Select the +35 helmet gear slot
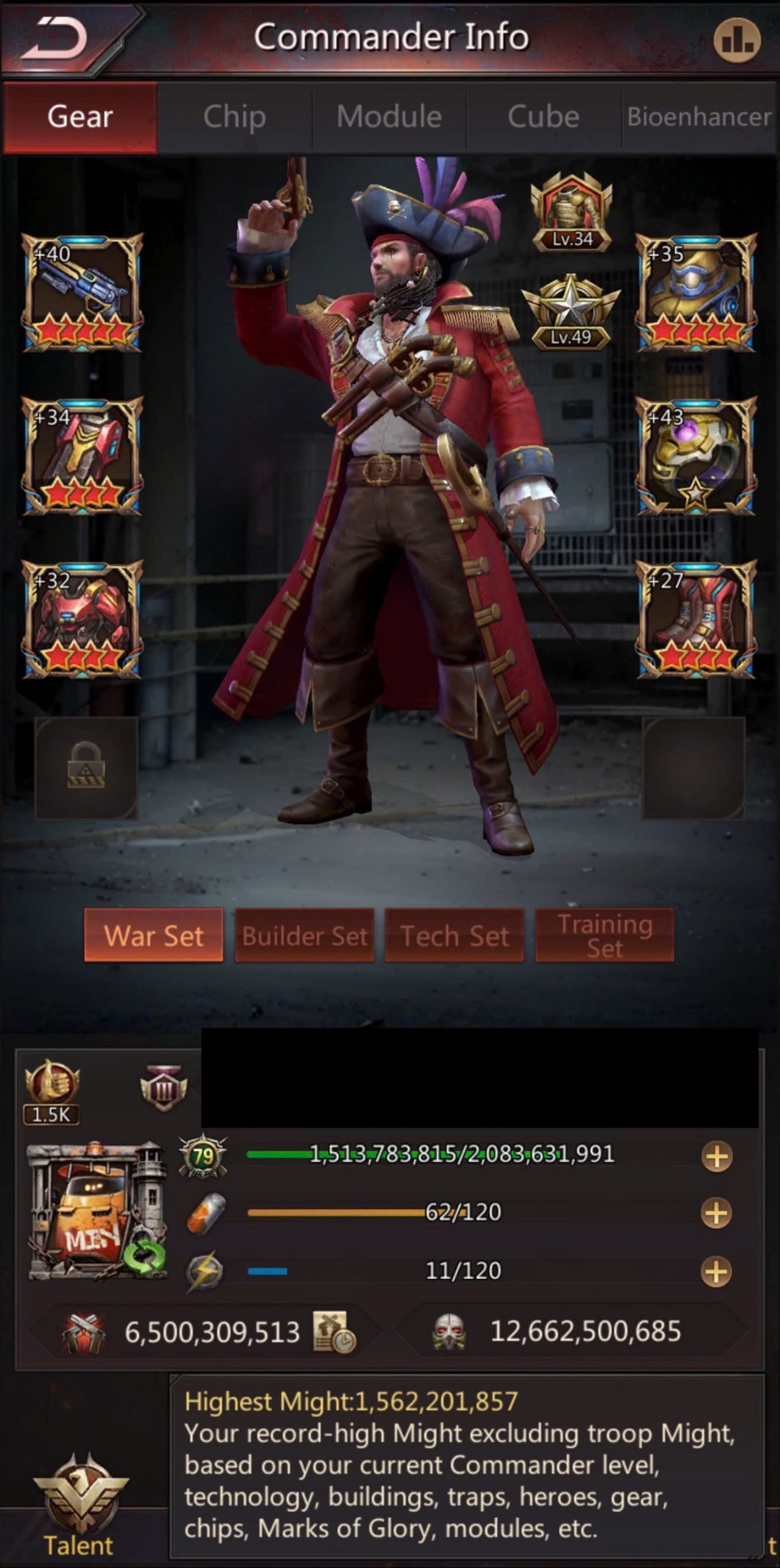Image resolution: width=780 pixels, height=1568 pixels. 696,292
